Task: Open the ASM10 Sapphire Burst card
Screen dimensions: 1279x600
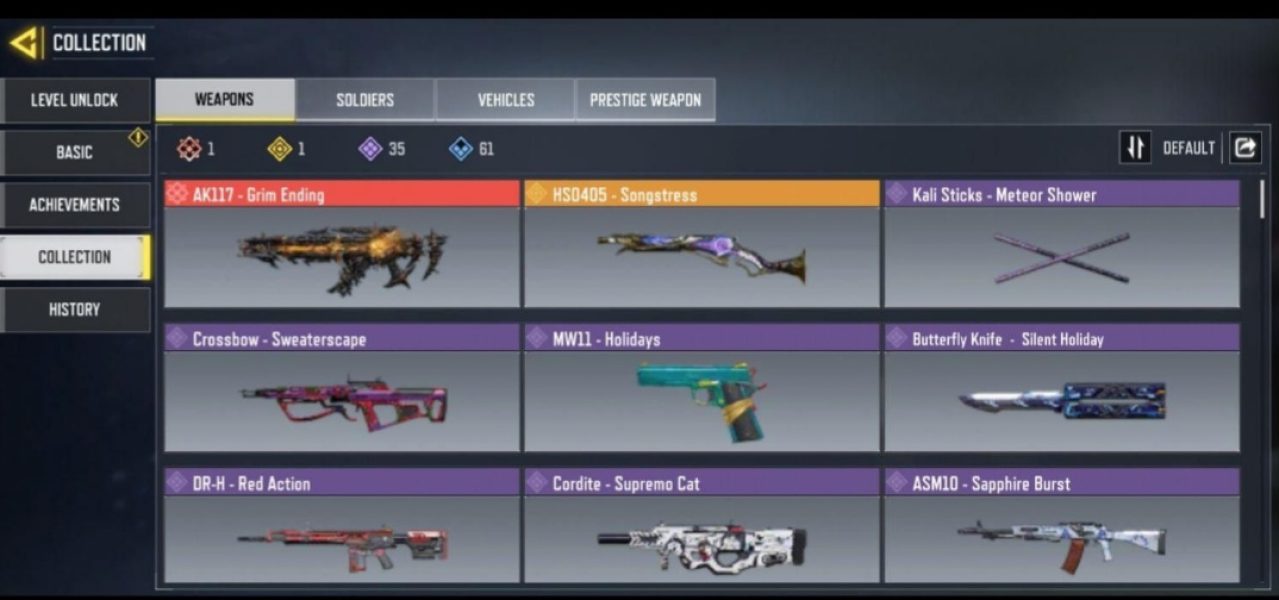Action: point(1061,528)
